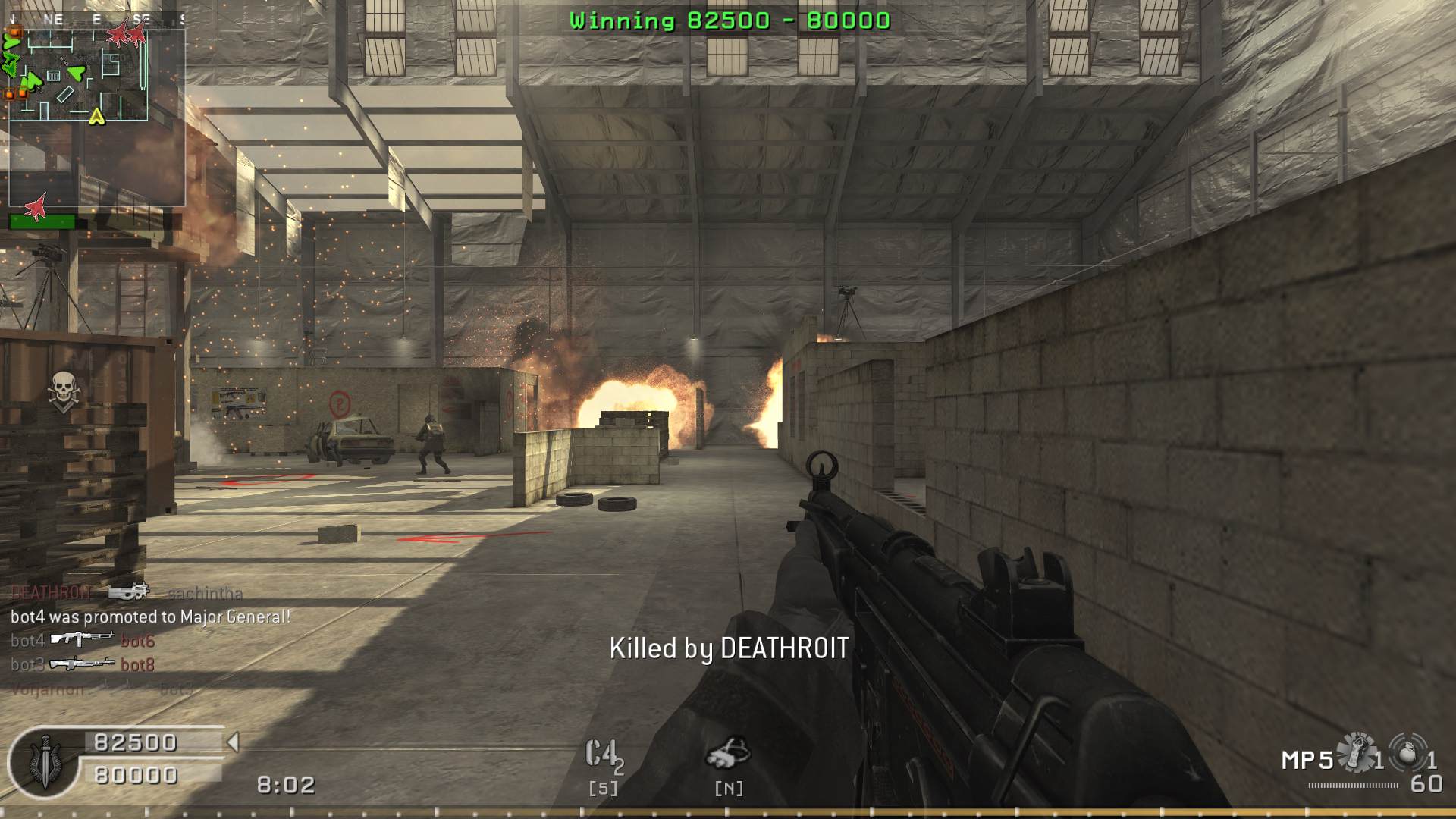Select the yellow player arrow on minimap
Image resolution: width=1456 pixels, height=819 pixels.
point(96,116)
